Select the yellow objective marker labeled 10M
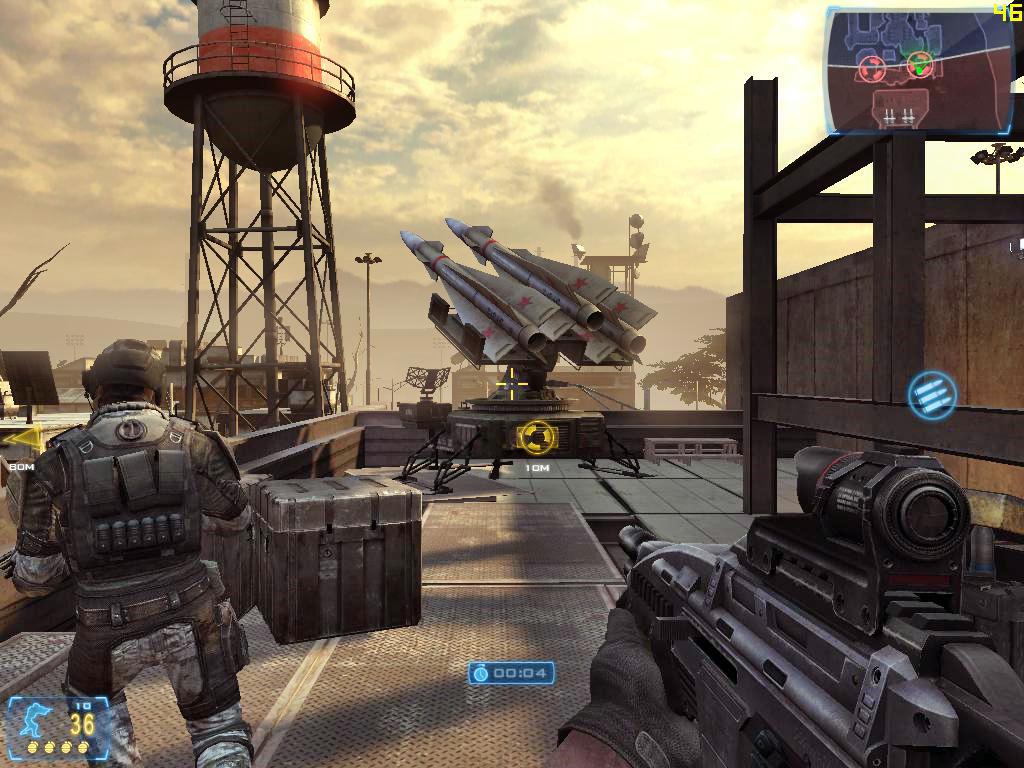 (x=537, y=436)
